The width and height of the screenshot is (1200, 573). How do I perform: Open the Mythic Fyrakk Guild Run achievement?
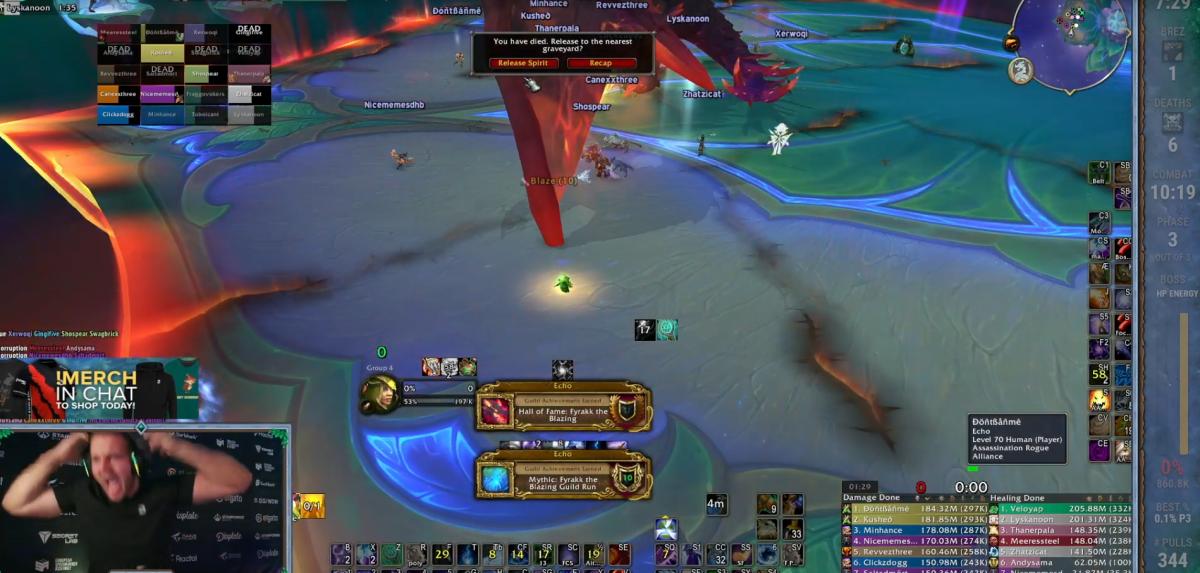point(565,474)
